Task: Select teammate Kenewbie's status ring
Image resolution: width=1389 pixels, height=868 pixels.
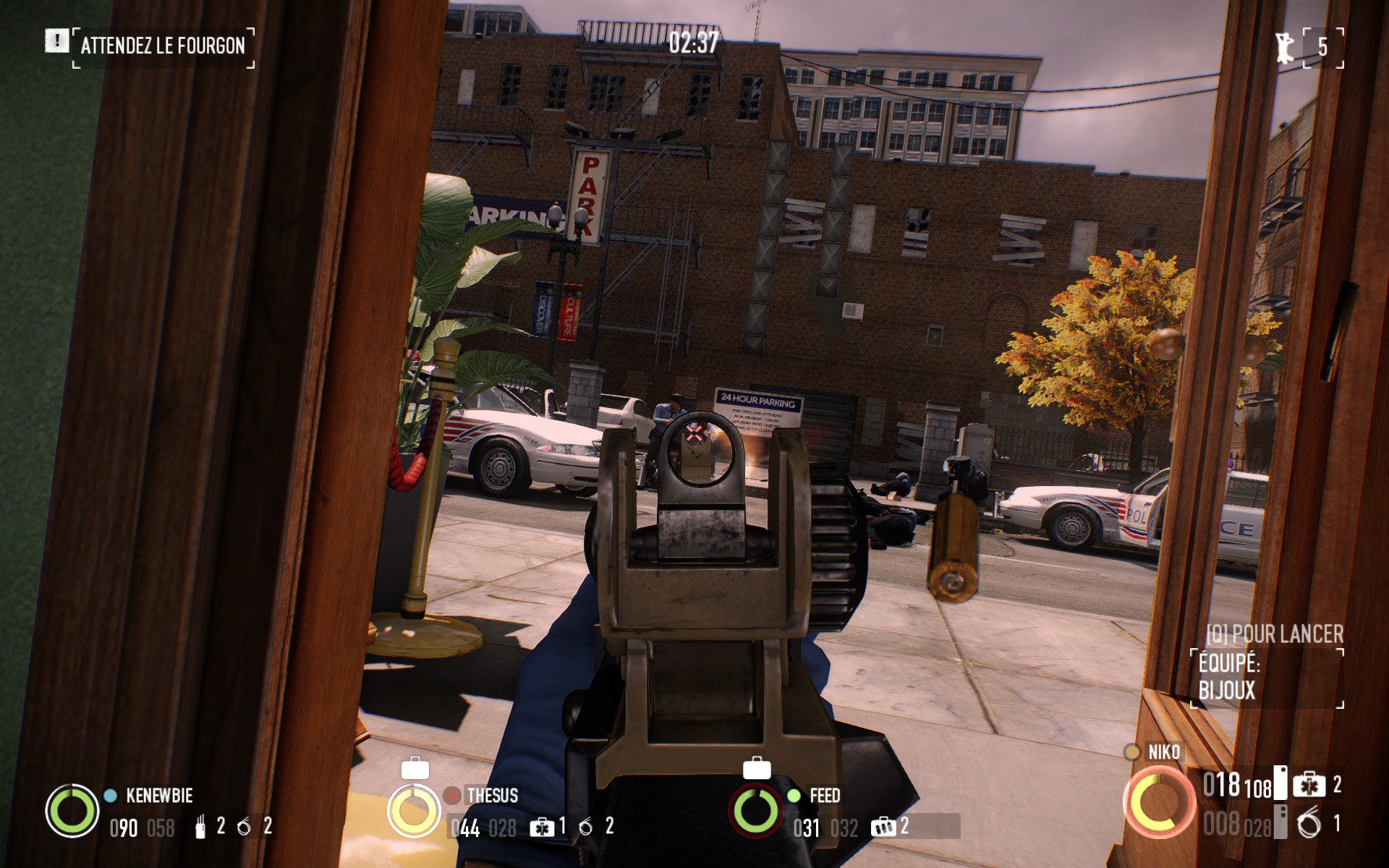Action: click(72, 810)
